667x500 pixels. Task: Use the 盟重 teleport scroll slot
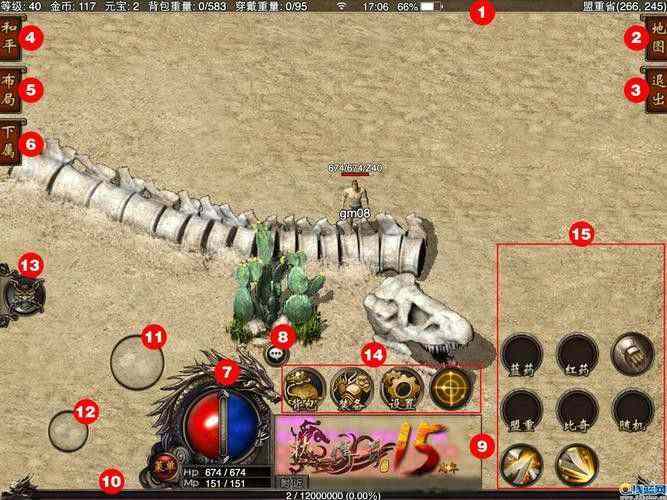(521, 407)
